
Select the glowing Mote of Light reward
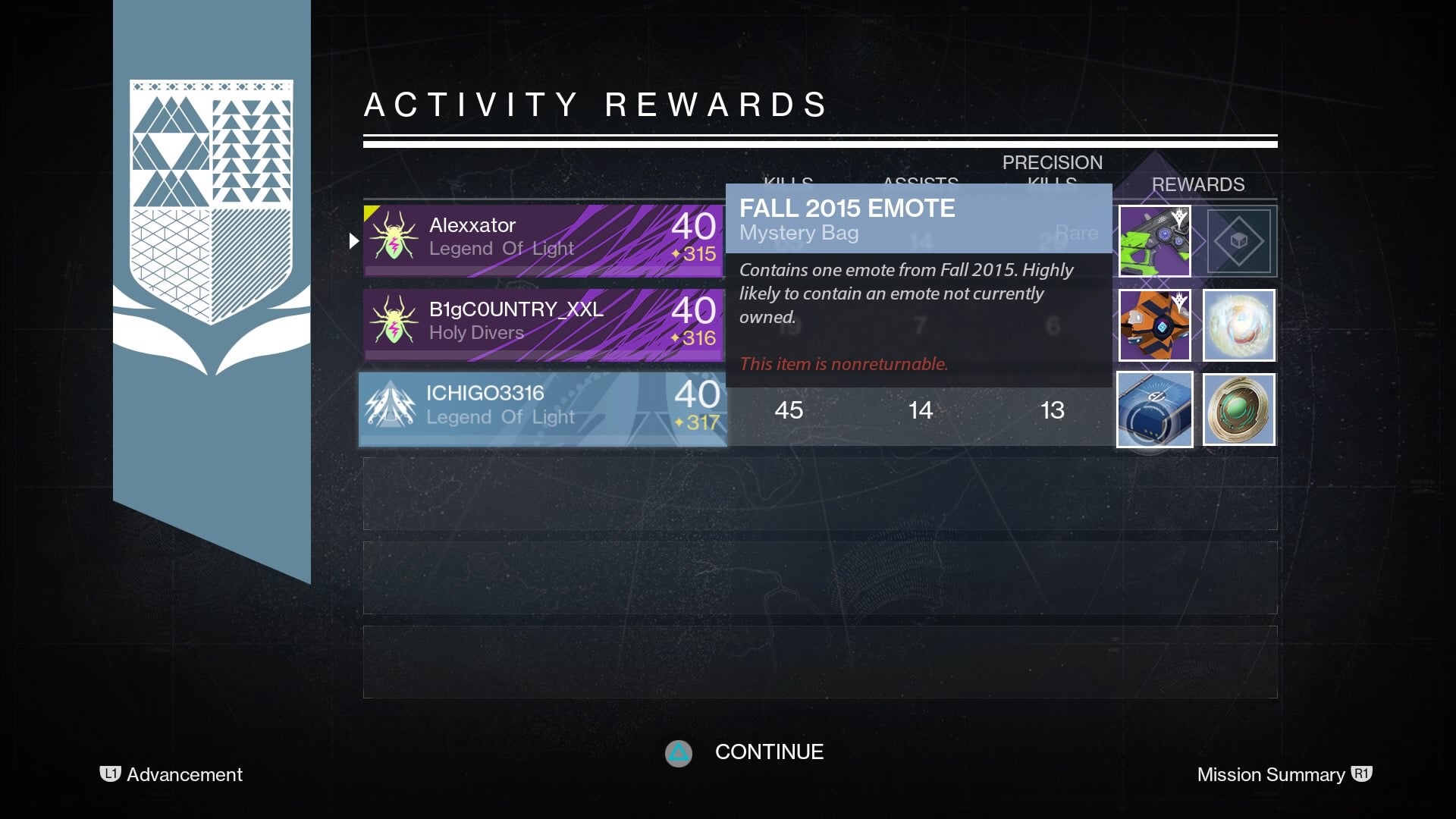[x=1239, y=325]
